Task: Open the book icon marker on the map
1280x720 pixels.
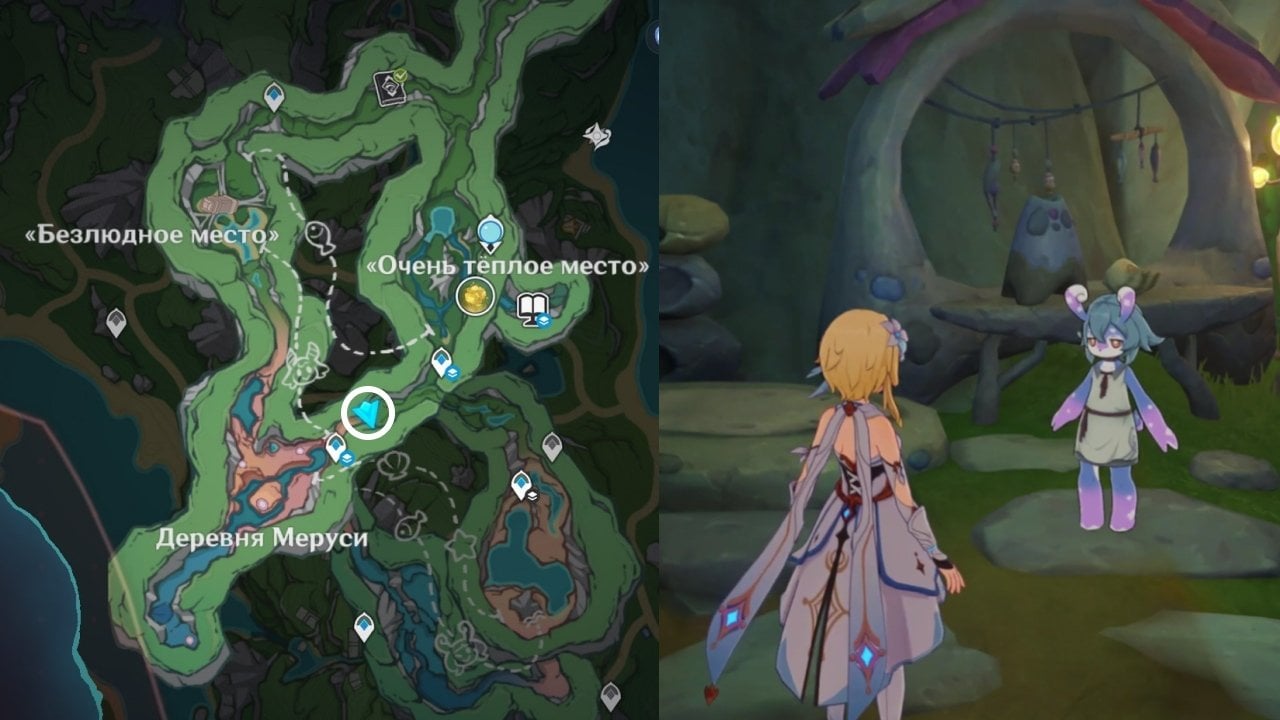Action: click(530, 308)
